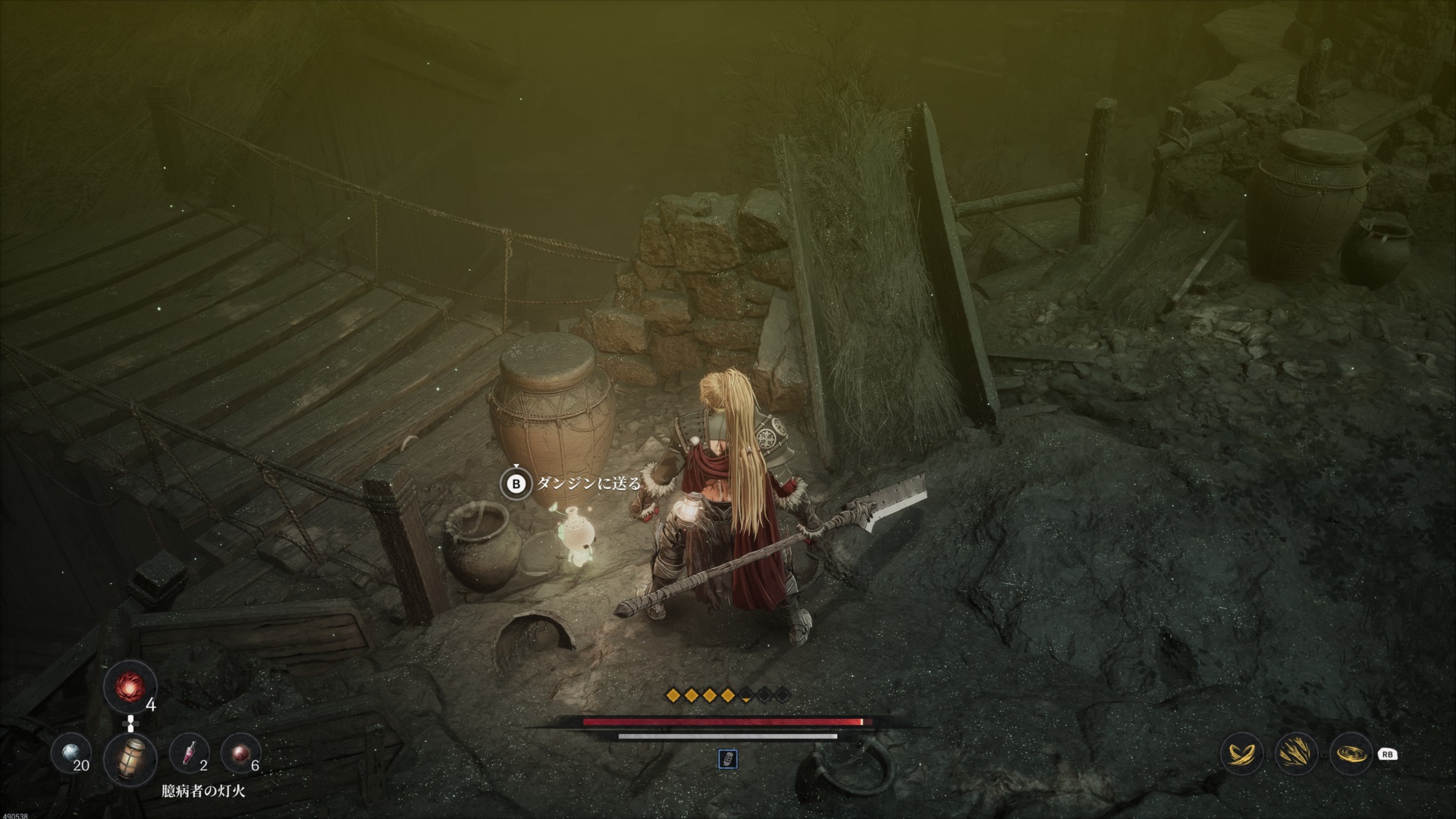
Task: Select the dark red orb with 6 count
Action: click(241, 755)
